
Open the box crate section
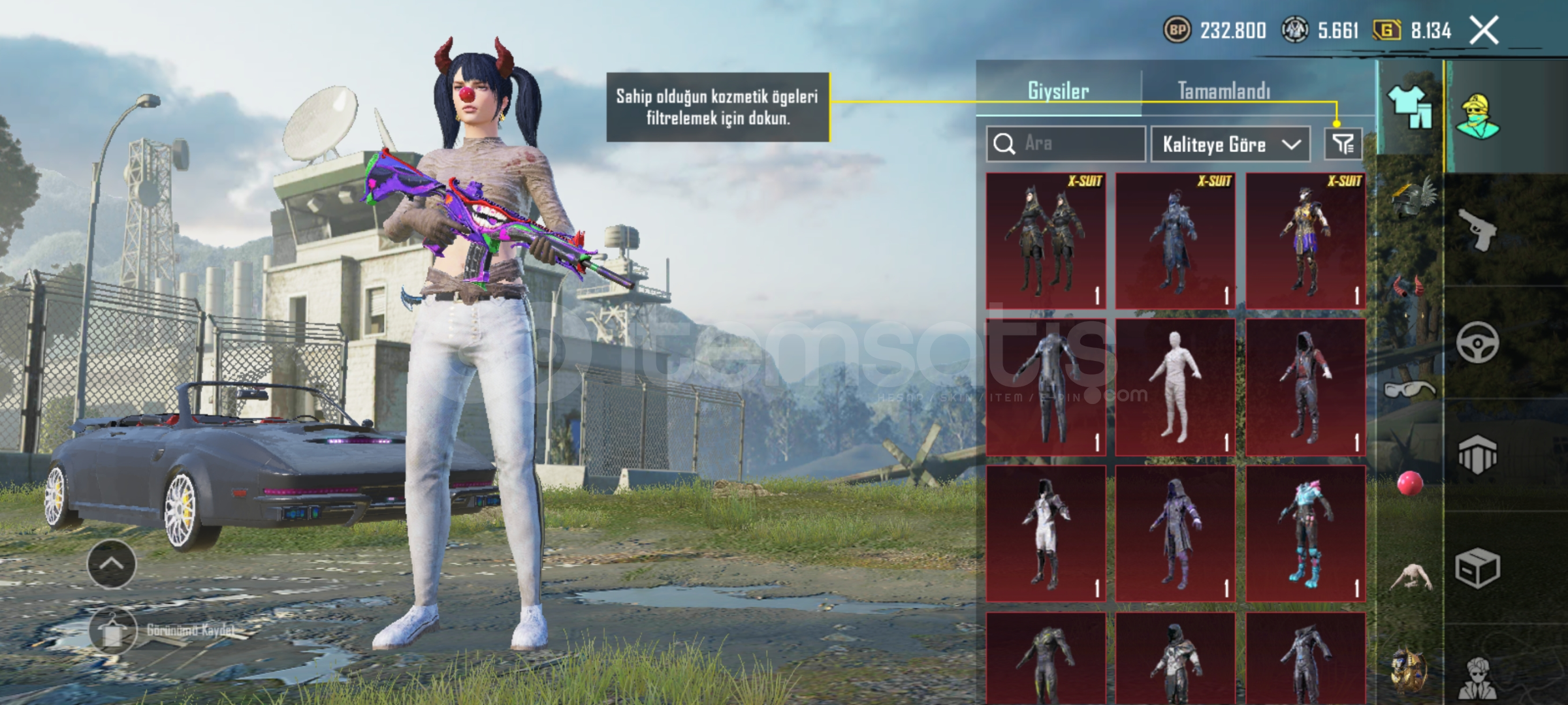point(1477,568)
